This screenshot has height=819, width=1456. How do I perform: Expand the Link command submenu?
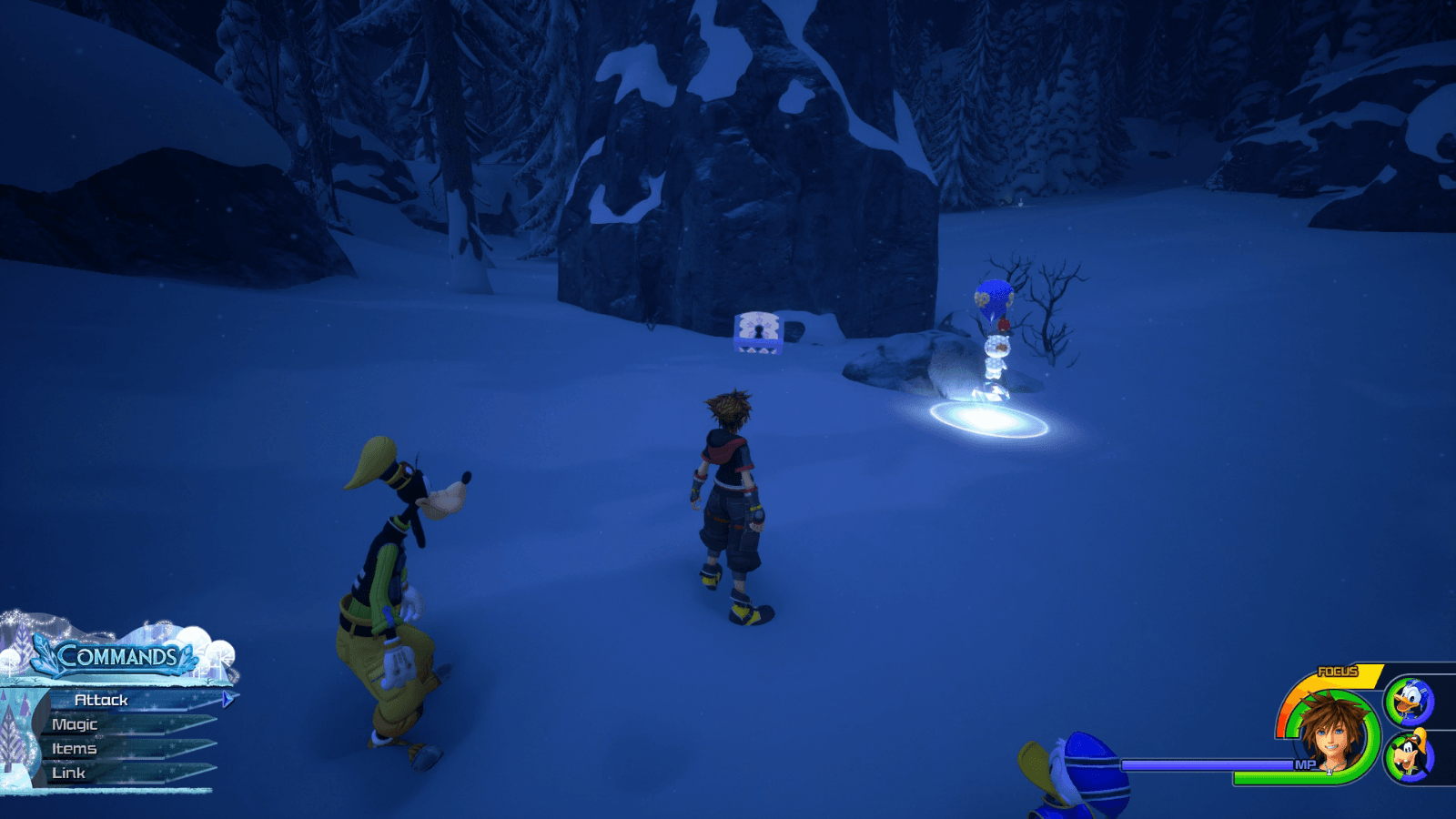pyautogui.click(x=68, y=773)
